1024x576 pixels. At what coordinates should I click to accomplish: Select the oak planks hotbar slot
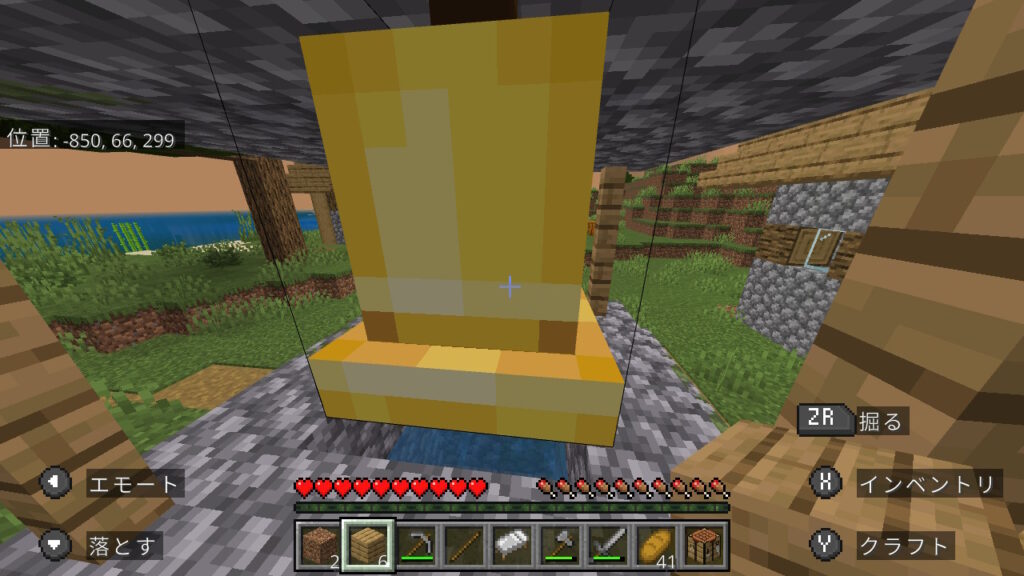click(x=368, y=546)
